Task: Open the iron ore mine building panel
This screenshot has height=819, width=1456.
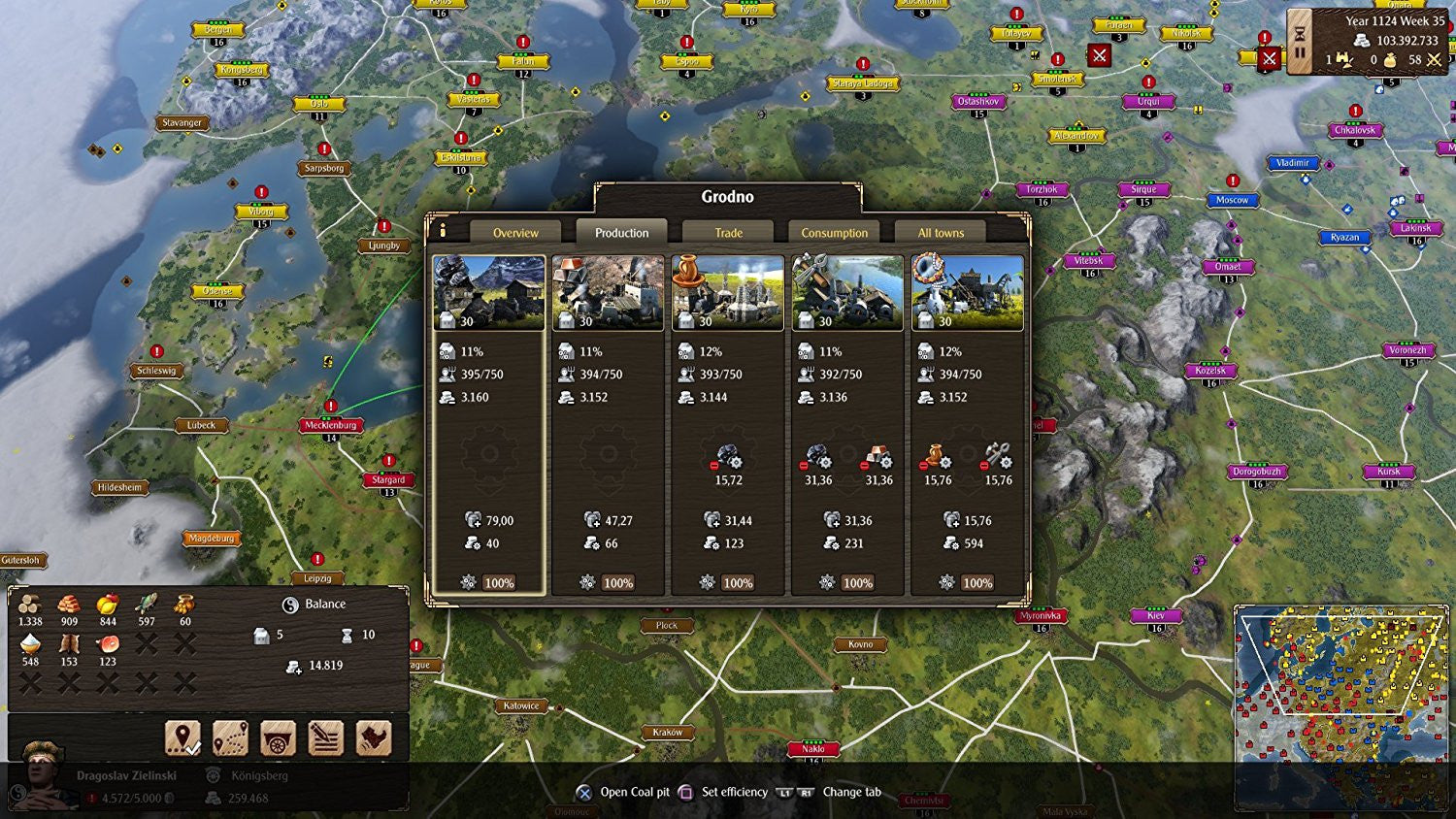Action: pyautogui.click(x=608, y=291)
